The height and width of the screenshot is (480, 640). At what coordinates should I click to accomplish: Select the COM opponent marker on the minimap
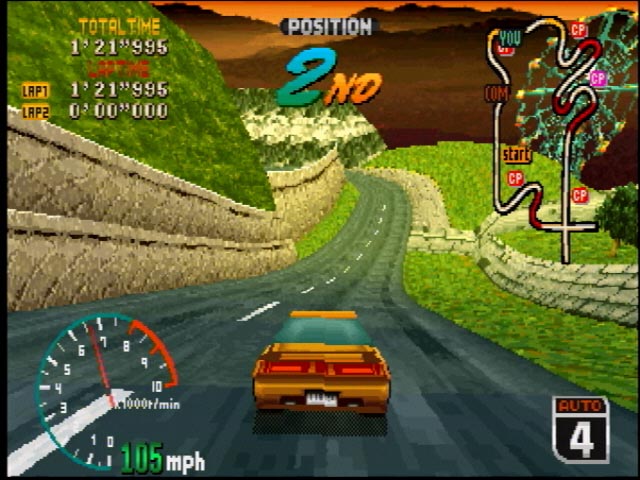click(x=496, y=93)
